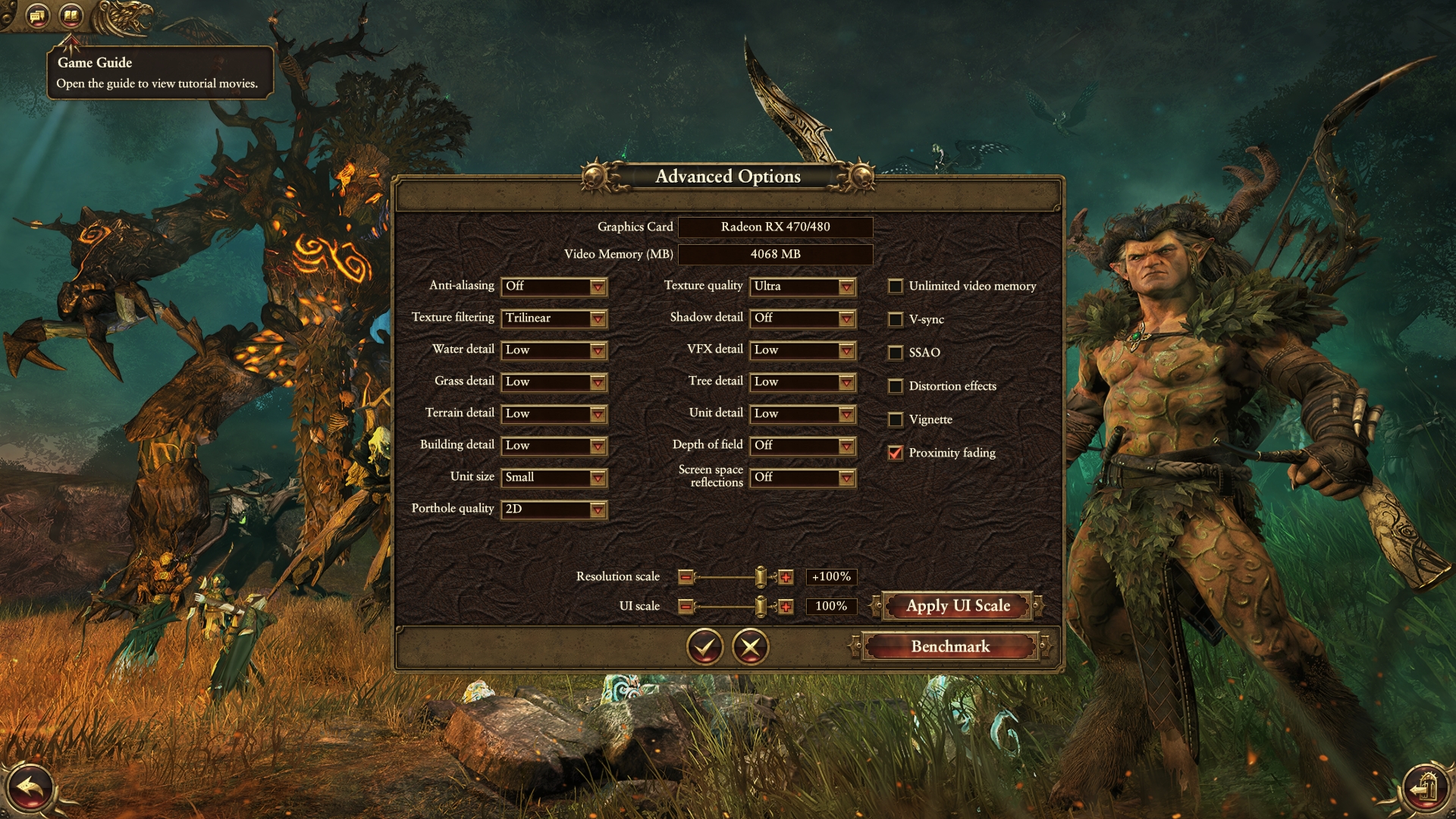Tick the V-sync checkbox

pos(896,319)
